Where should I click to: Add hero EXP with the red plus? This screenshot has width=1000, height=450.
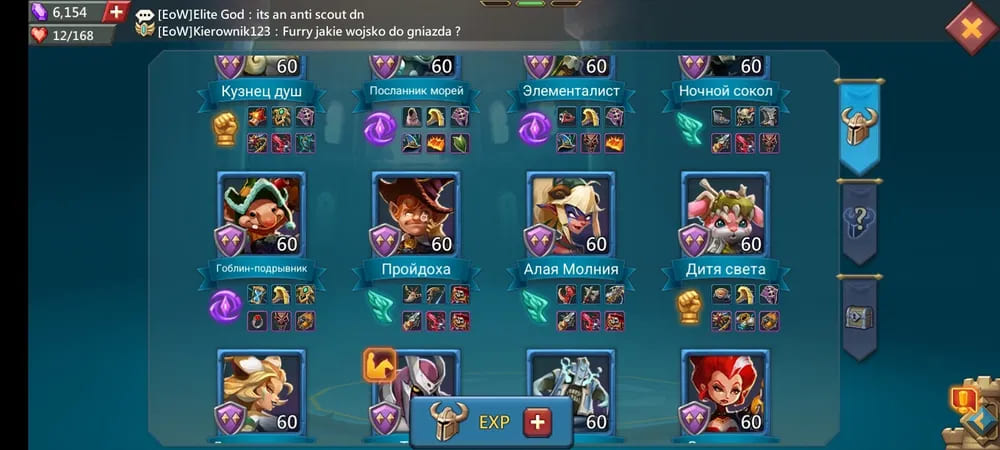coord(538,422)
